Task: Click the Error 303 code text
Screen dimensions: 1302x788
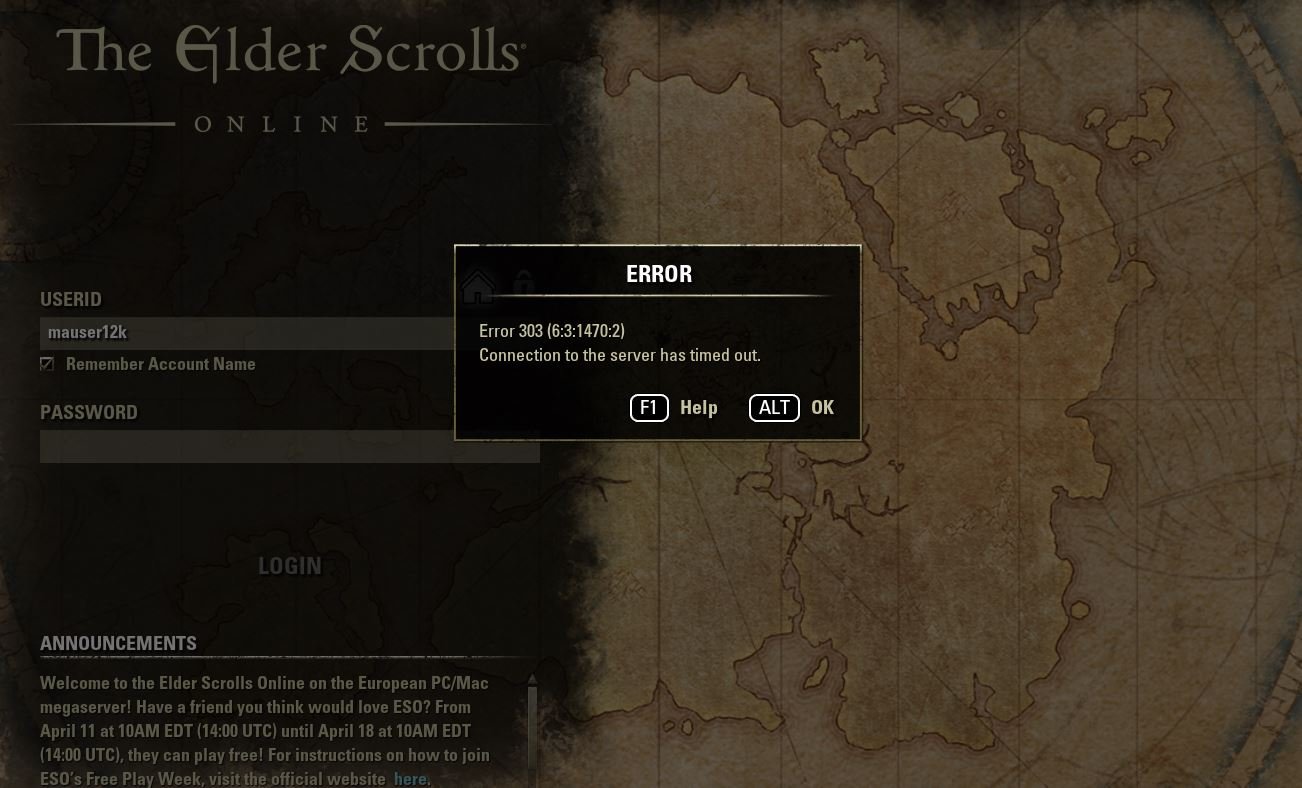Action: [x=553, y=331]
